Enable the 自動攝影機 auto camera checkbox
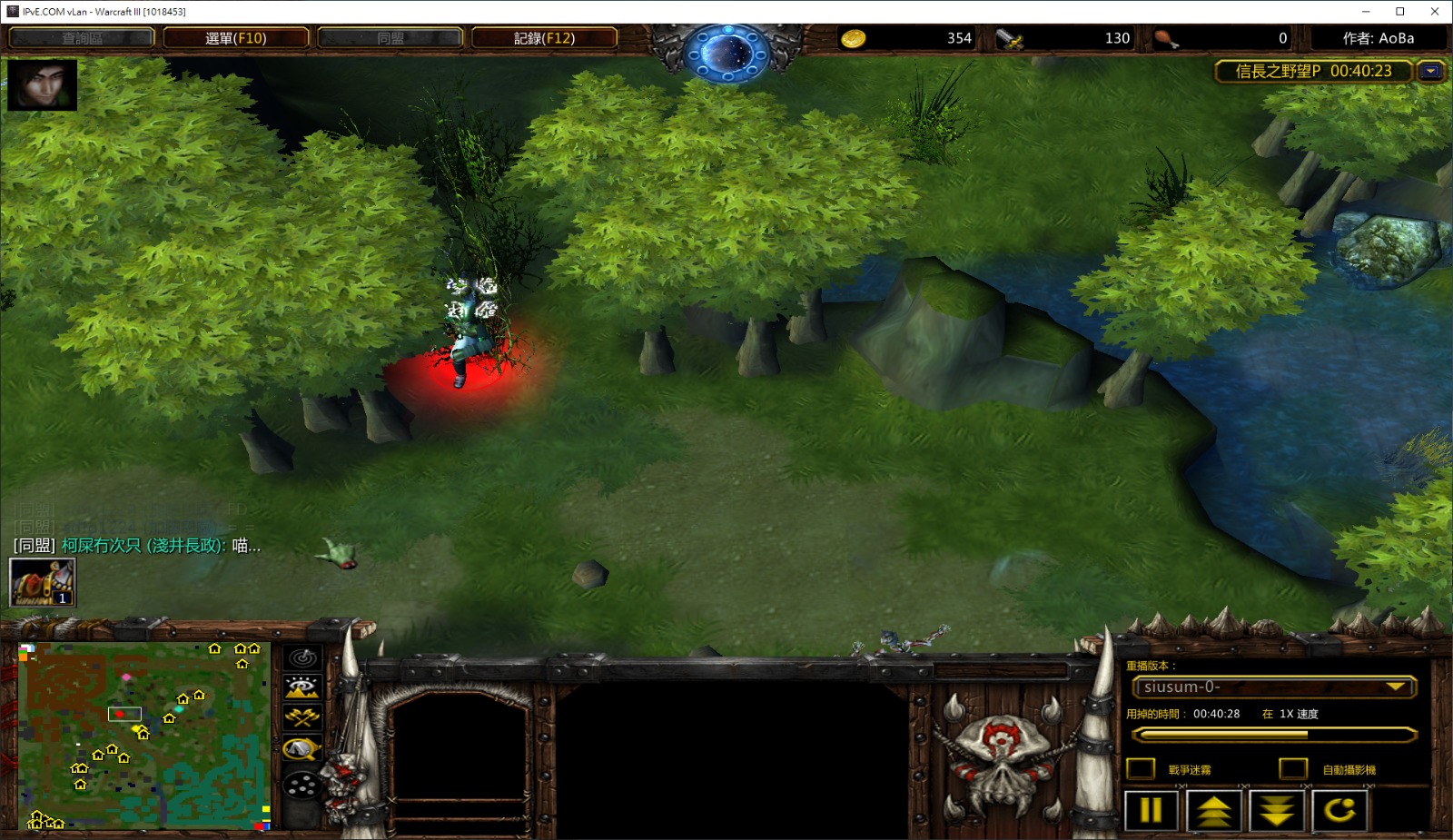Viewport: 1453px width, 840px height. pyautogui.click(x=1293, y=769)
